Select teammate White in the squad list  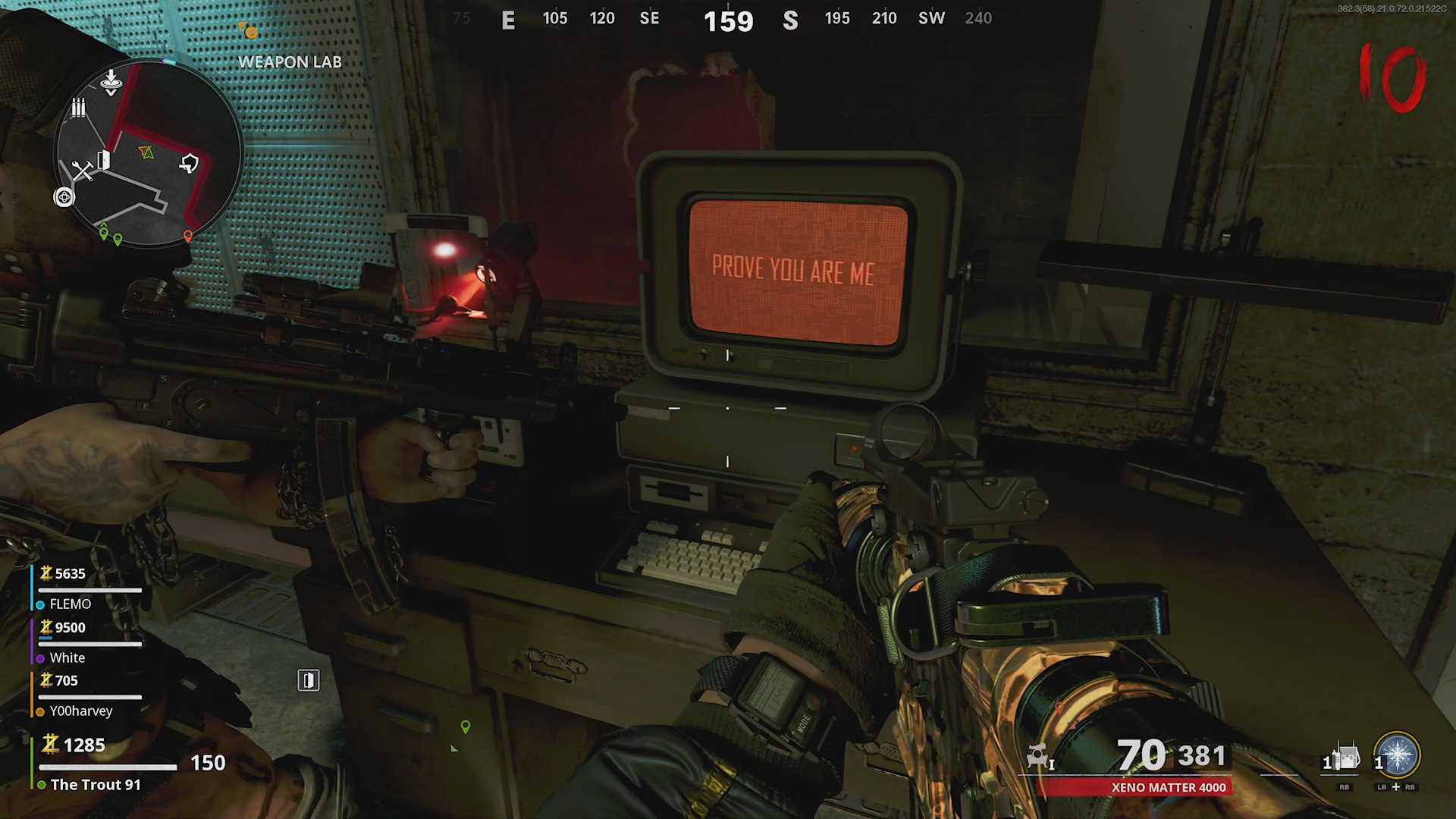point(67,658)
